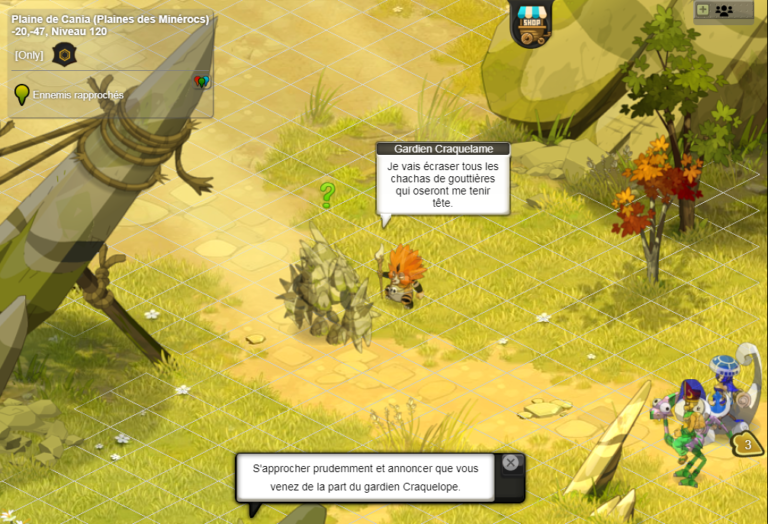Image resolution: width=768 pixels, height=524 pixels.
Task: Choose the reply about gardien Craquelope
Action: (365, 478)
